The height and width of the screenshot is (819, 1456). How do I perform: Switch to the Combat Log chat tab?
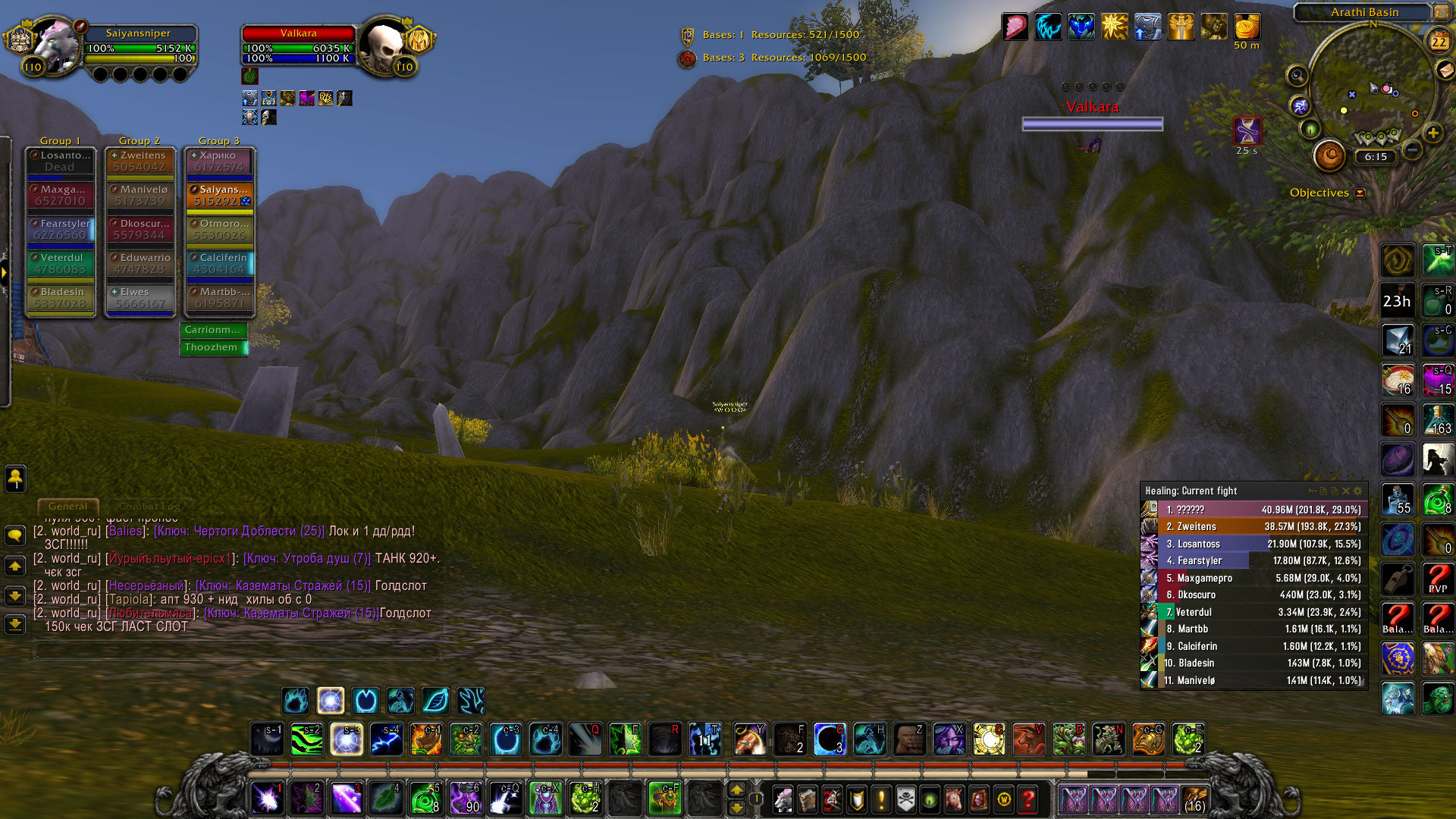[149, 506]
